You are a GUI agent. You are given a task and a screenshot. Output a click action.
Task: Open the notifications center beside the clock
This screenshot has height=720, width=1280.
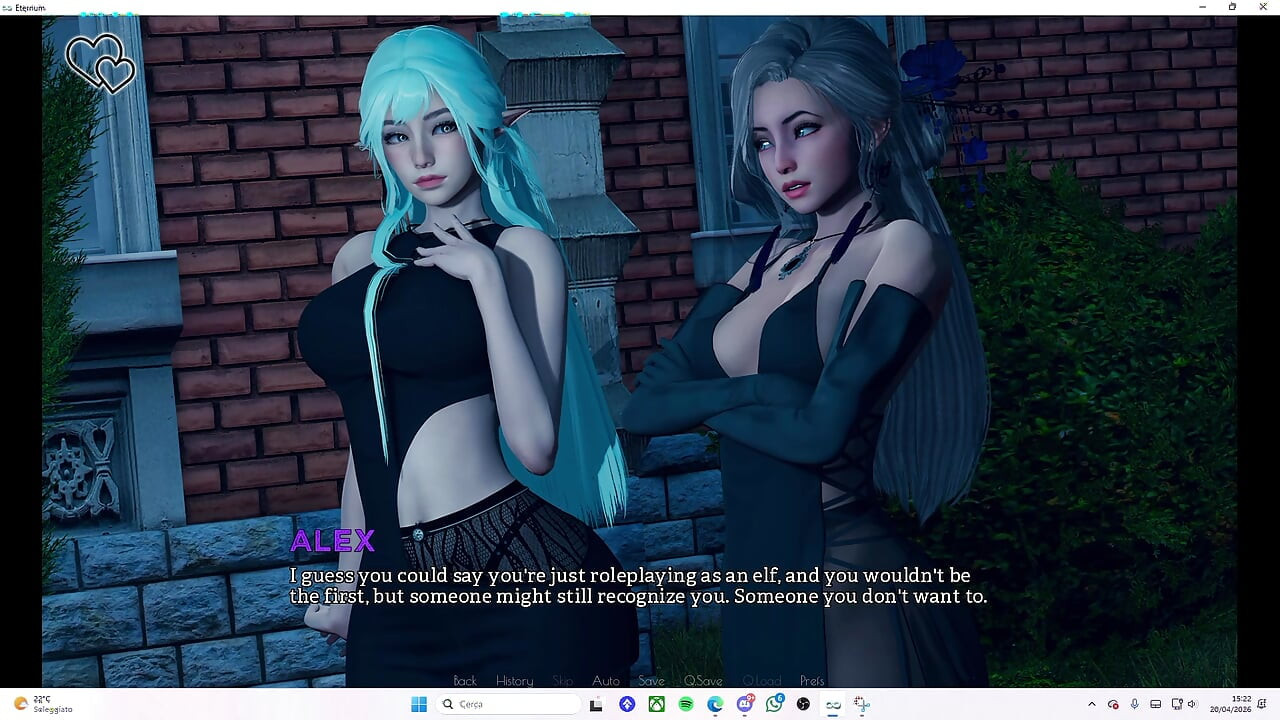1262,704
